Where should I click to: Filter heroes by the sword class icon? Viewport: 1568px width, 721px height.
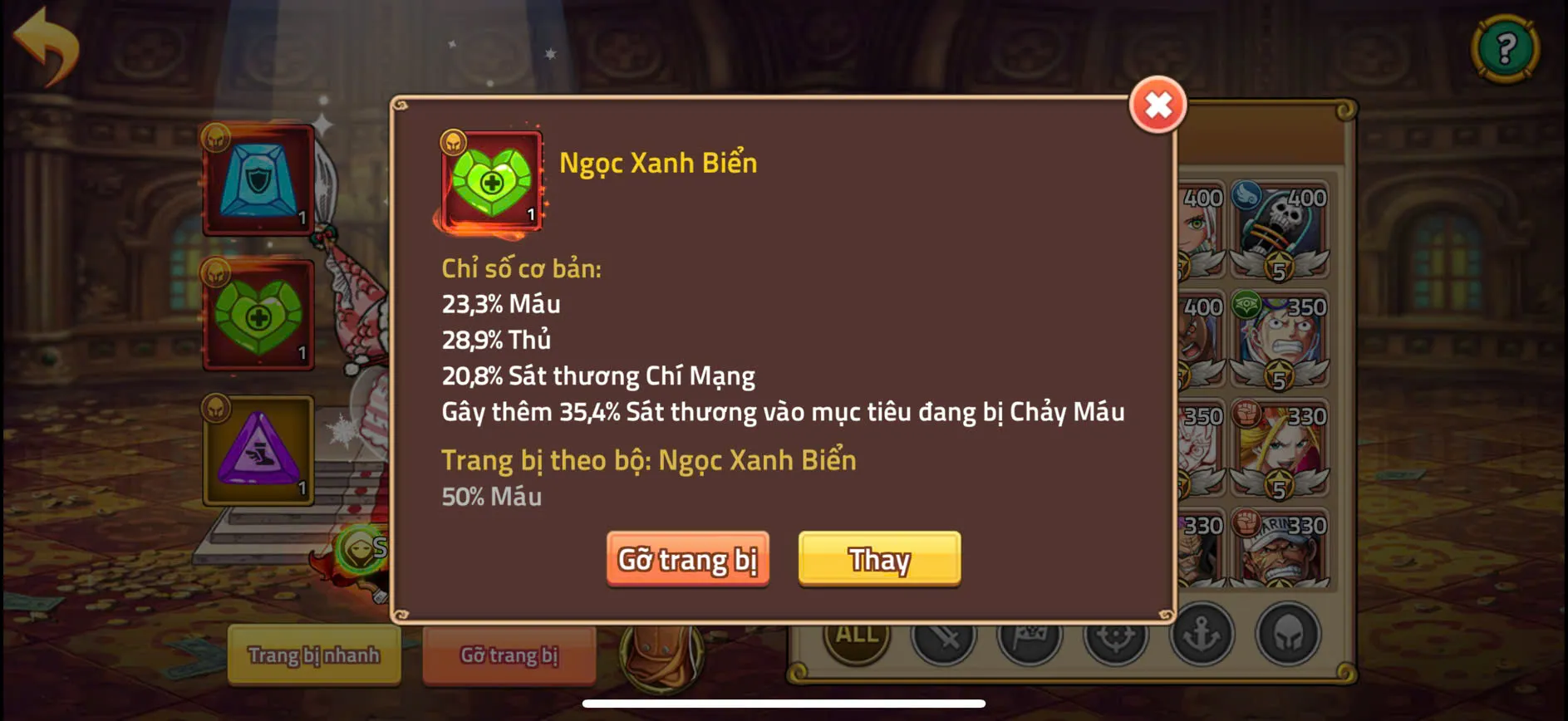[943, 637]
